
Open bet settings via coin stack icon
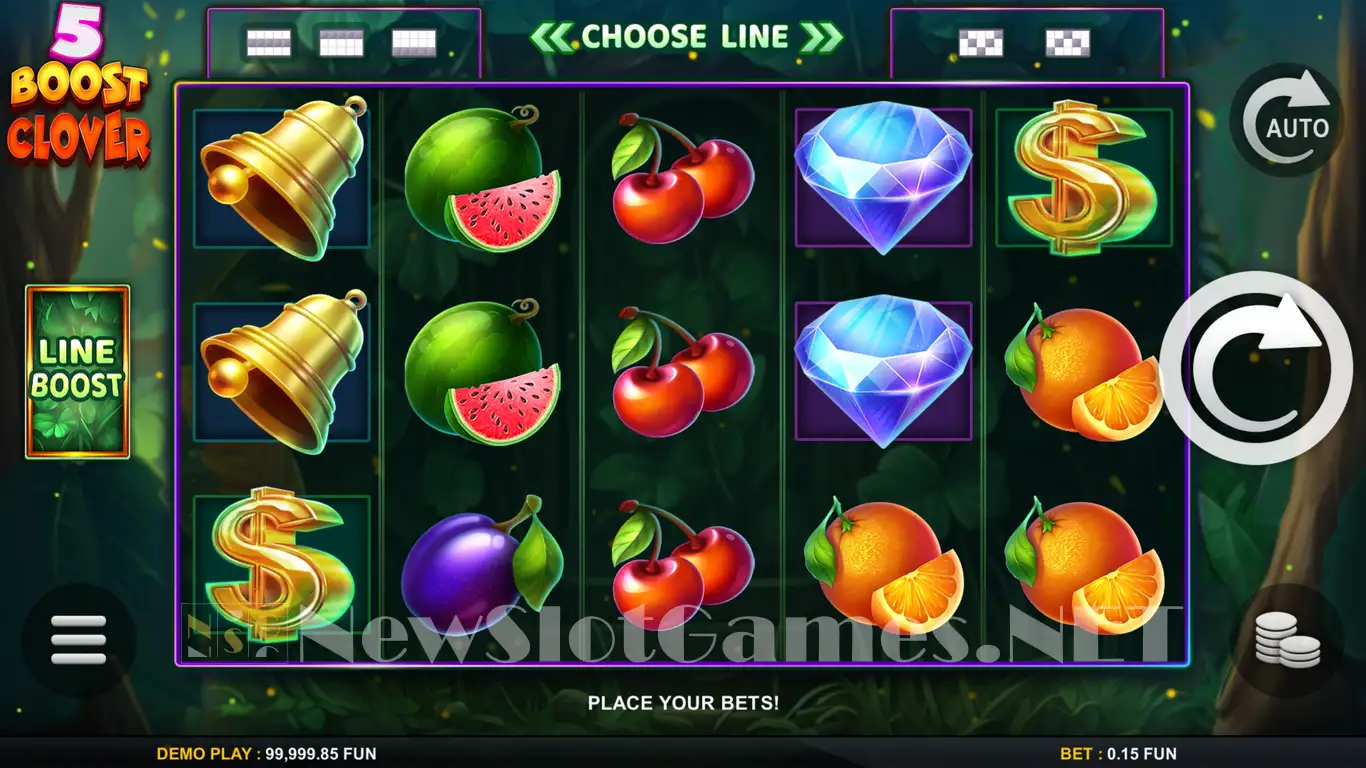tap(1287, 640)
